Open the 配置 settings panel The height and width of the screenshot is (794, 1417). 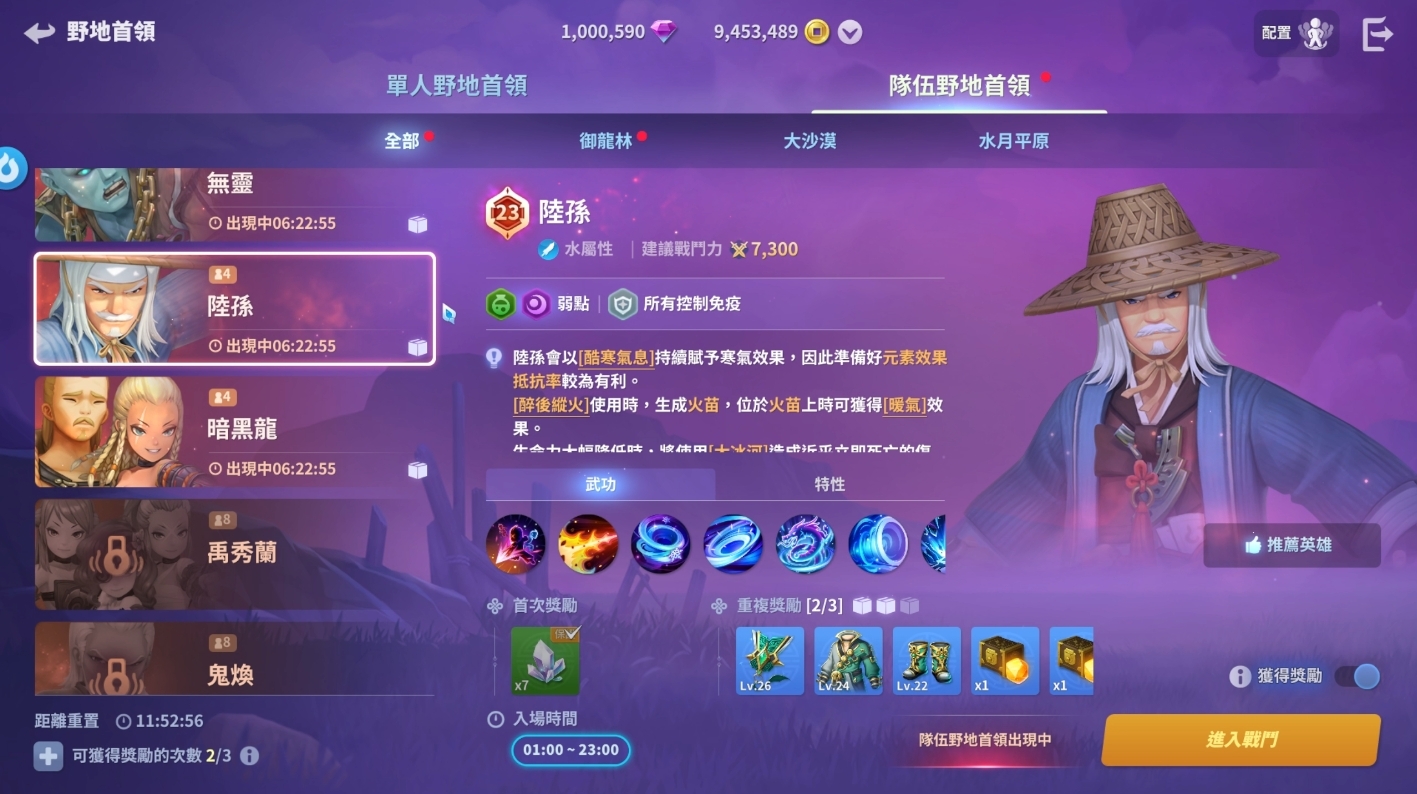[1296, 32]
